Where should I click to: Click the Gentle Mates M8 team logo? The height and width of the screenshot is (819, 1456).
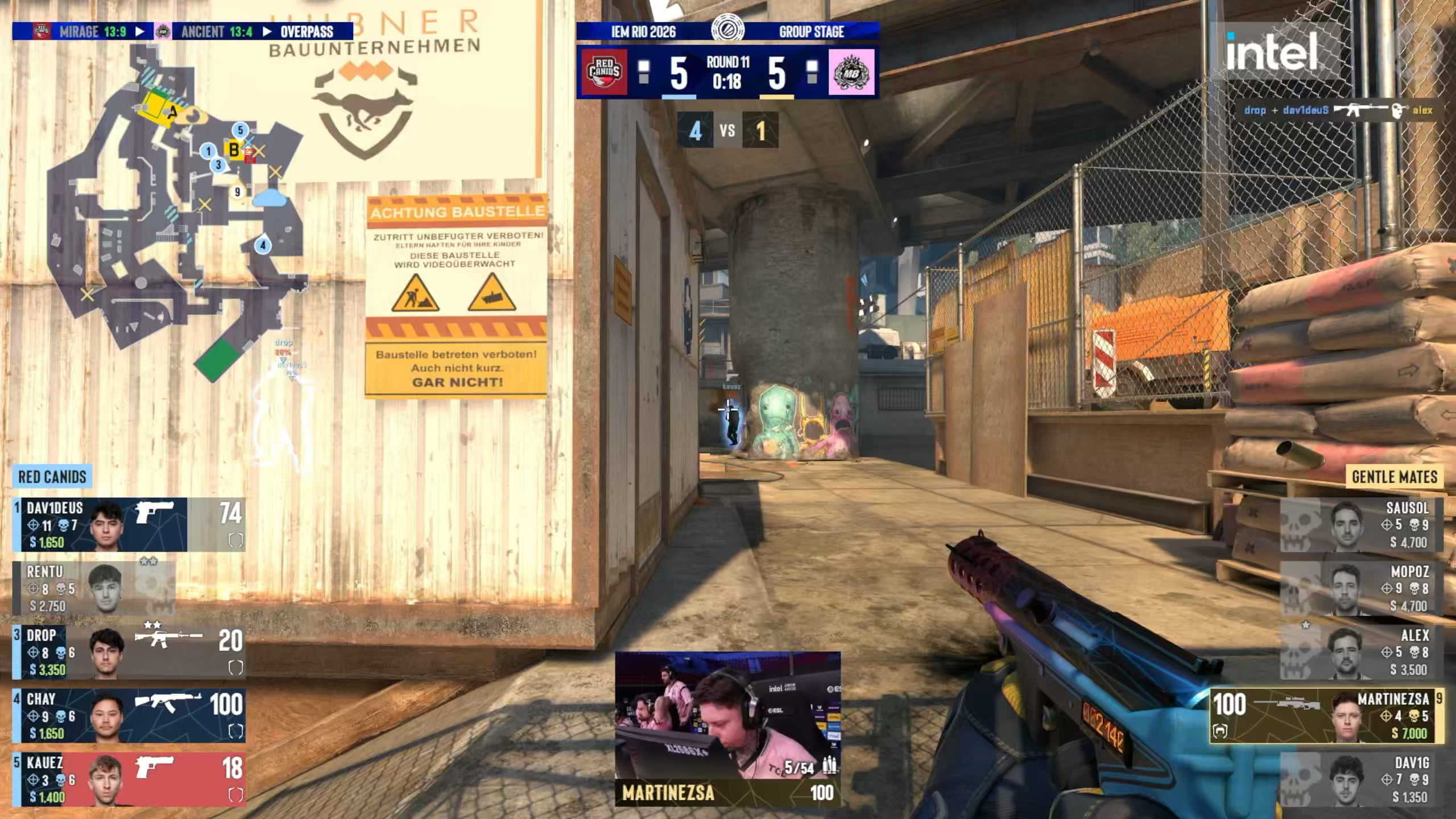pos(851,72)
